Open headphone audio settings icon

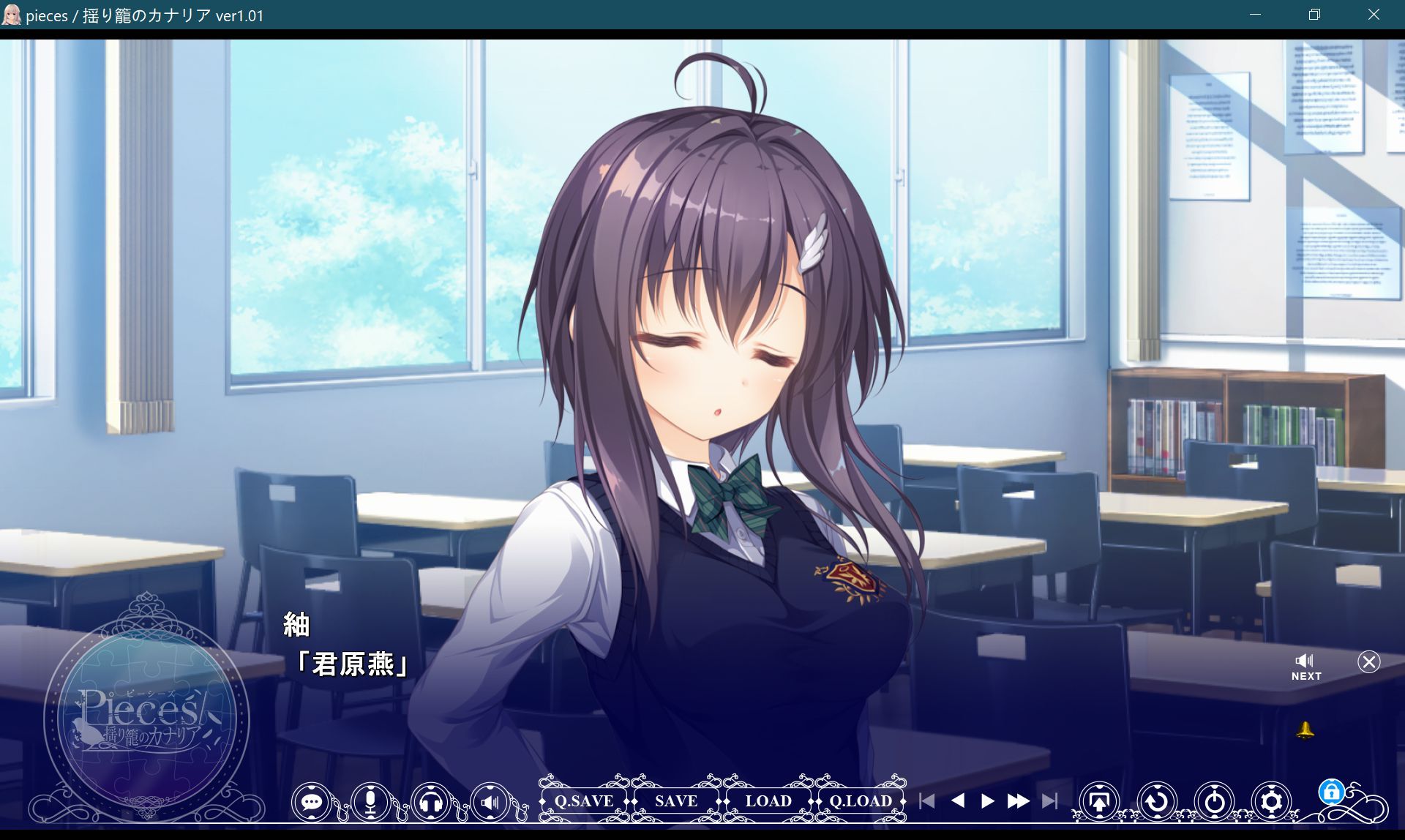[430, 802]
